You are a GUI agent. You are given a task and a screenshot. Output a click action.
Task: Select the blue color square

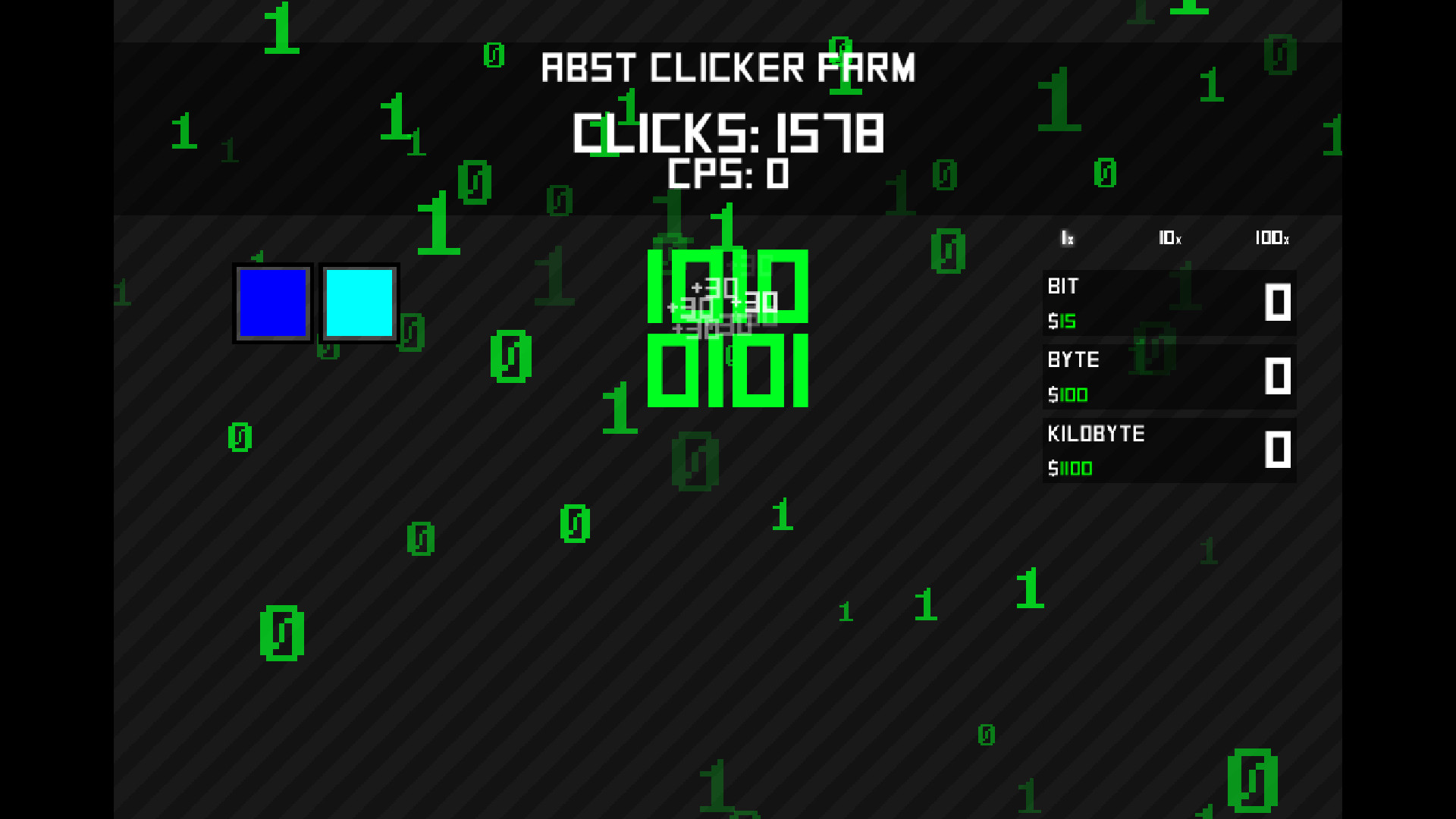(x=272, y=303)
